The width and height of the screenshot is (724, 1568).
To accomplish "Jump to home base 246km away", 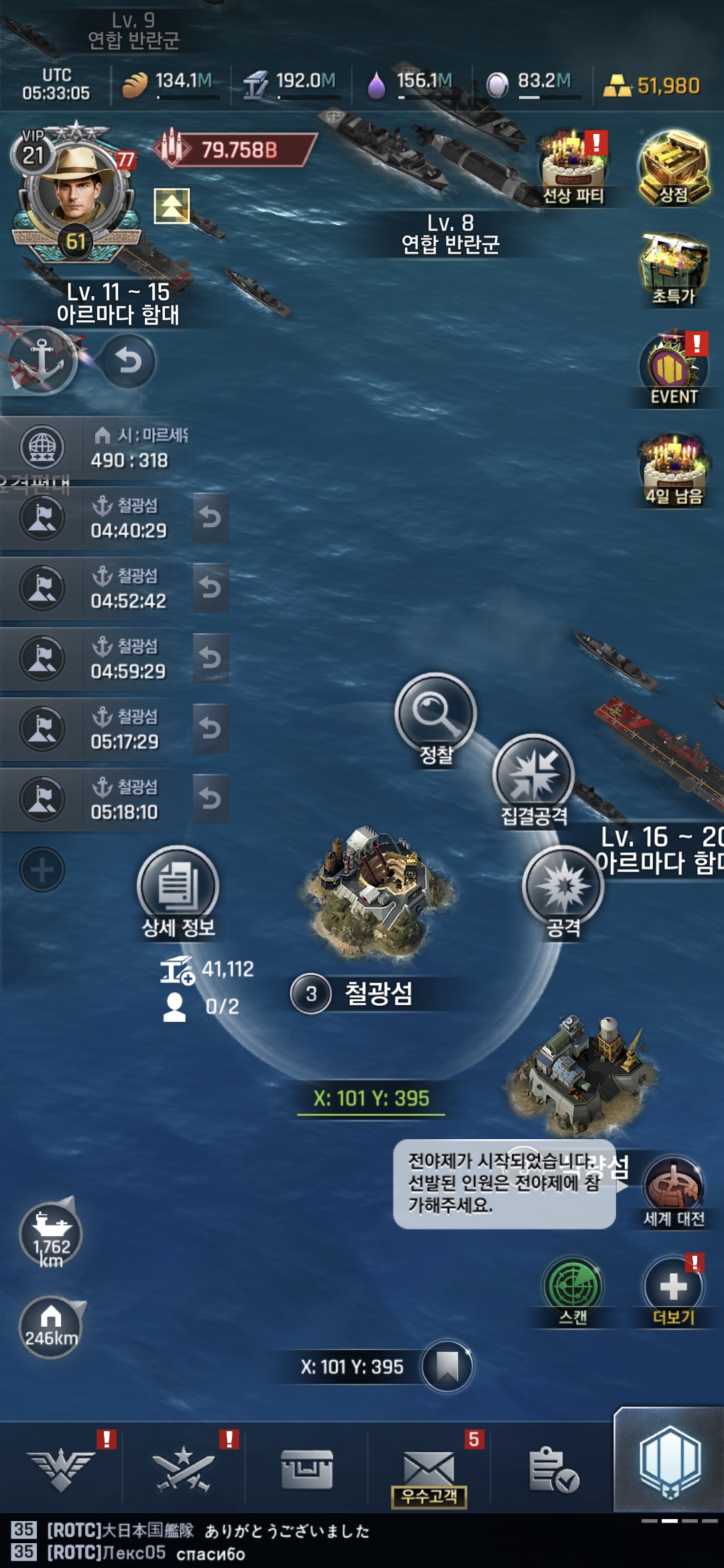I will click(51, 1327).
